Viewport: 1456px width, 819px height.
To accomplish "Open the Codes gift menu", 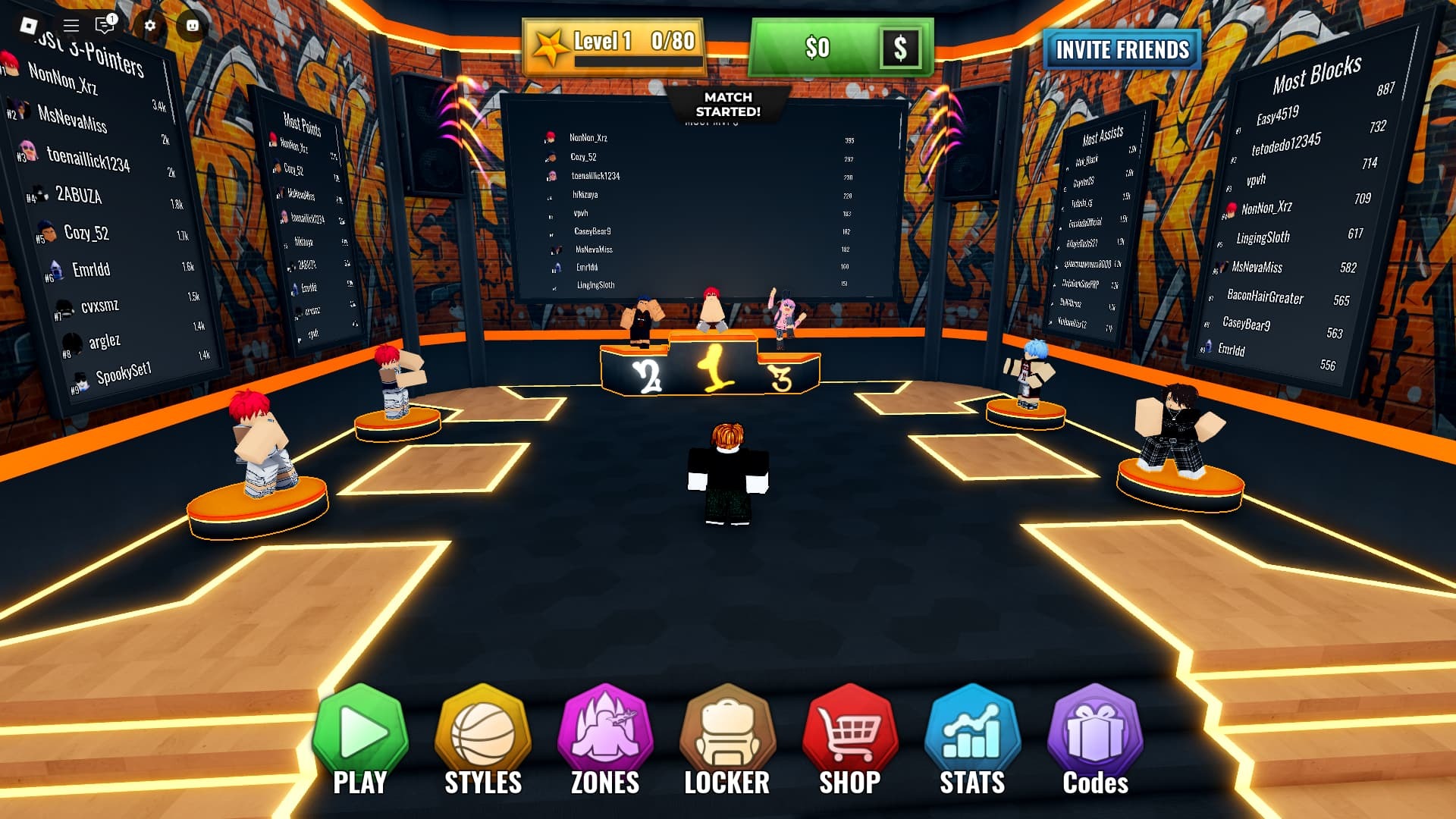I will coord(1095,739).
